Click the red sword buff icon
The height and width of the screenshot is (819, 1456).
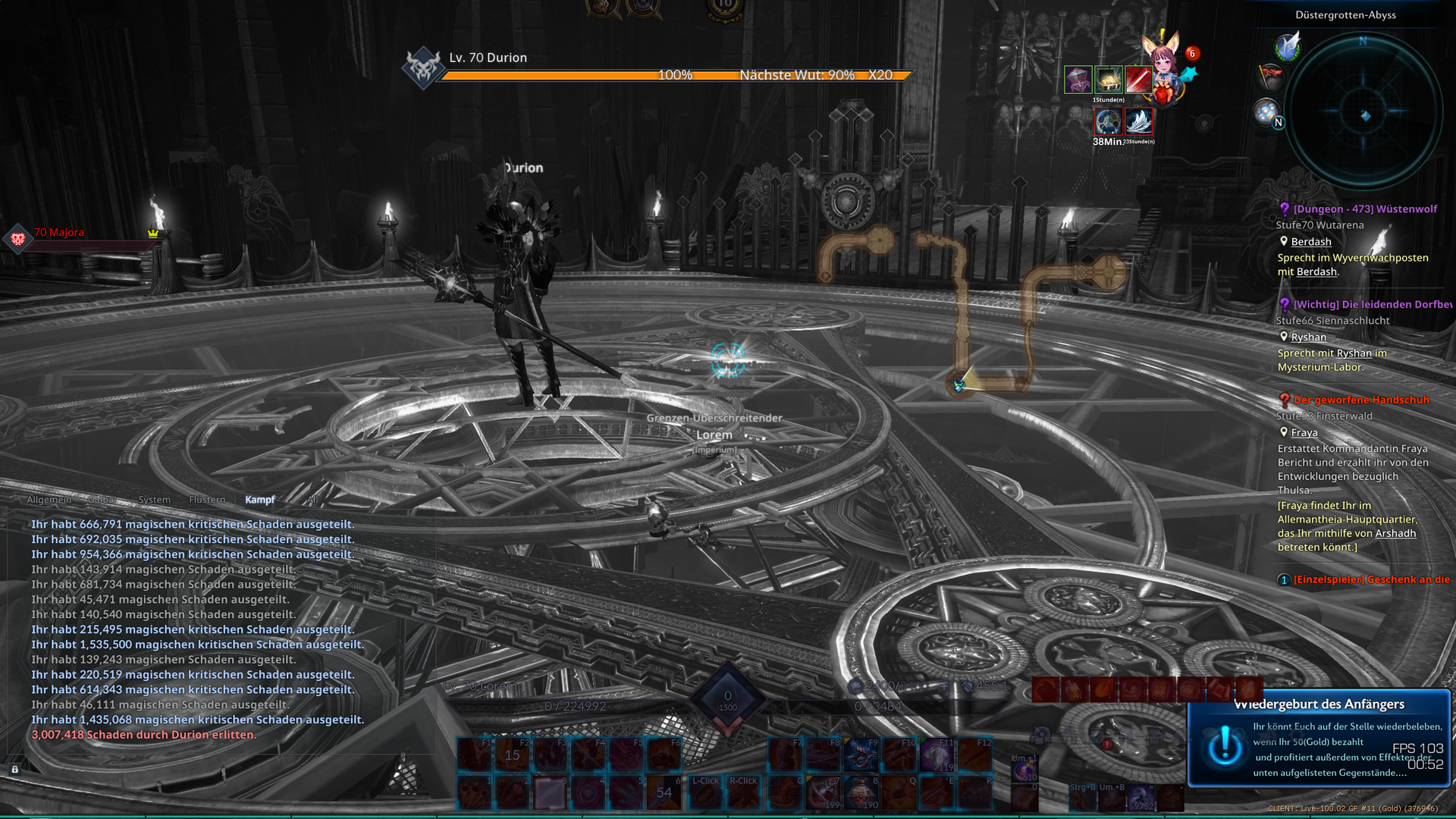1138,79
